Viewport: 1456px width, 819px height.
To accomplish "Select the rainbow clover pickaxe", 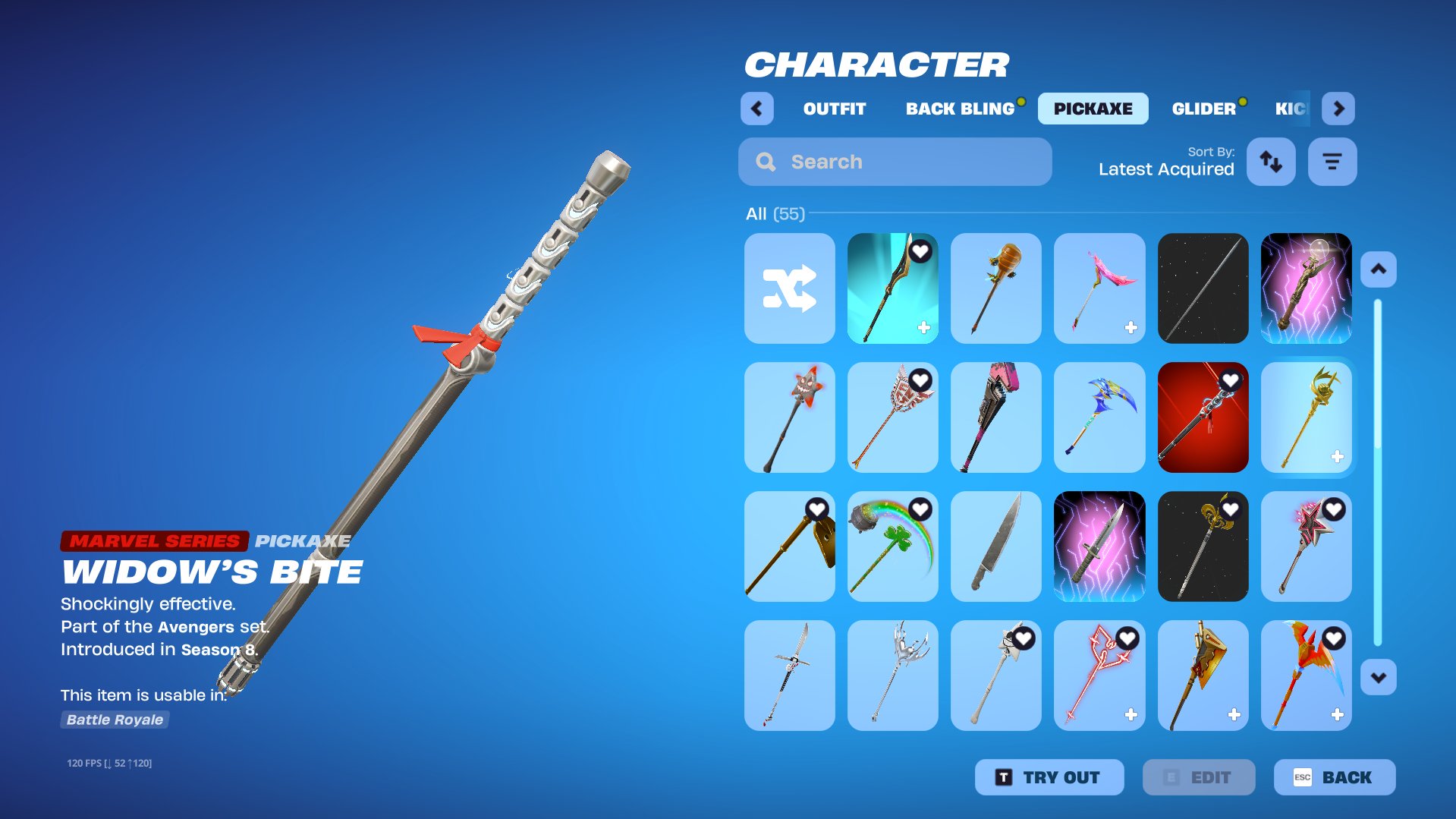I will coord(892,547).
